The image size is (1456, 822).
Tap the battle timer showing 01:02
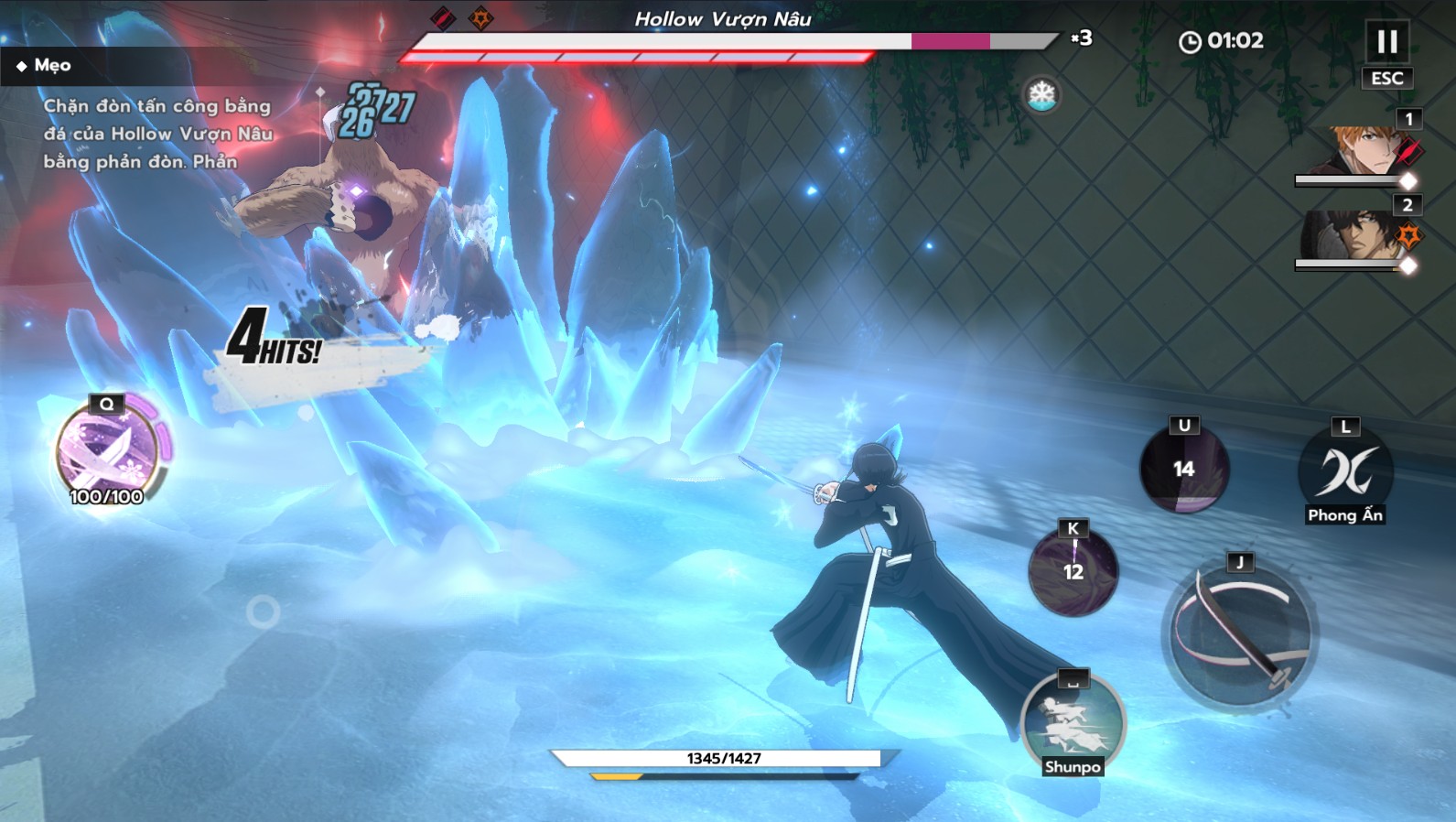point(1221,40)
